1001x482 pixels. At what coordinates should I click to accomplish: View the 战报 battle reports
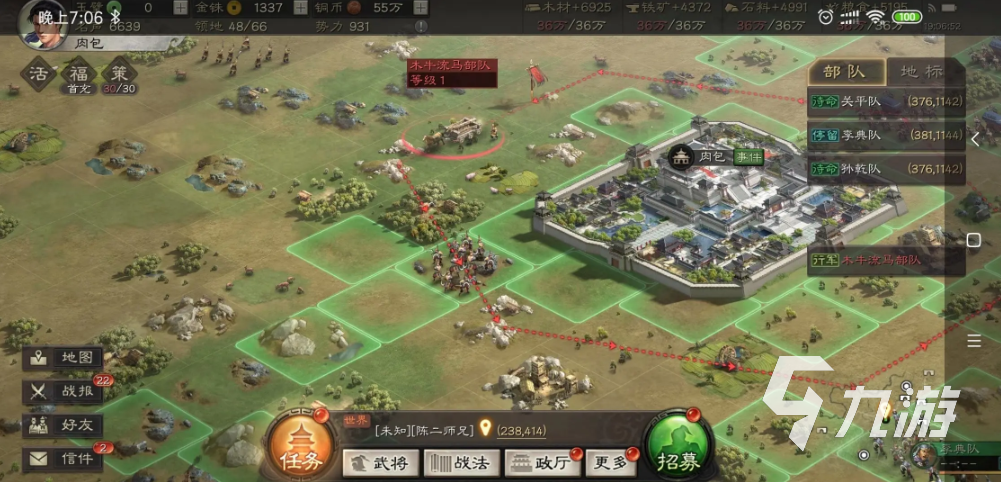pos(64,392)
